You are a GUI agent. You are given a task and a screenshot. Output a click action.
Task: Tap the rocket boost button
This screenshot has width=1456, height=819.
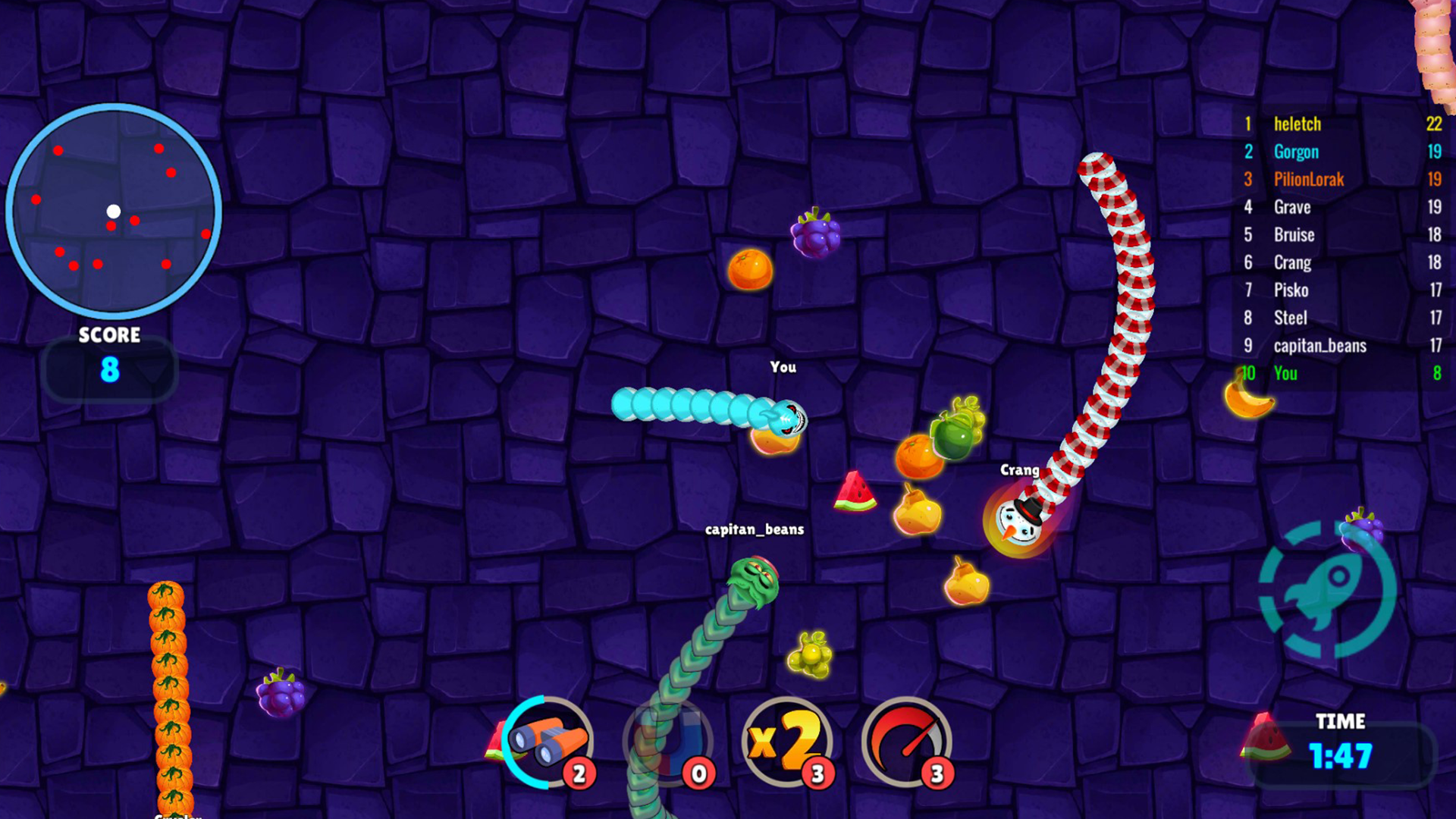1327,589
